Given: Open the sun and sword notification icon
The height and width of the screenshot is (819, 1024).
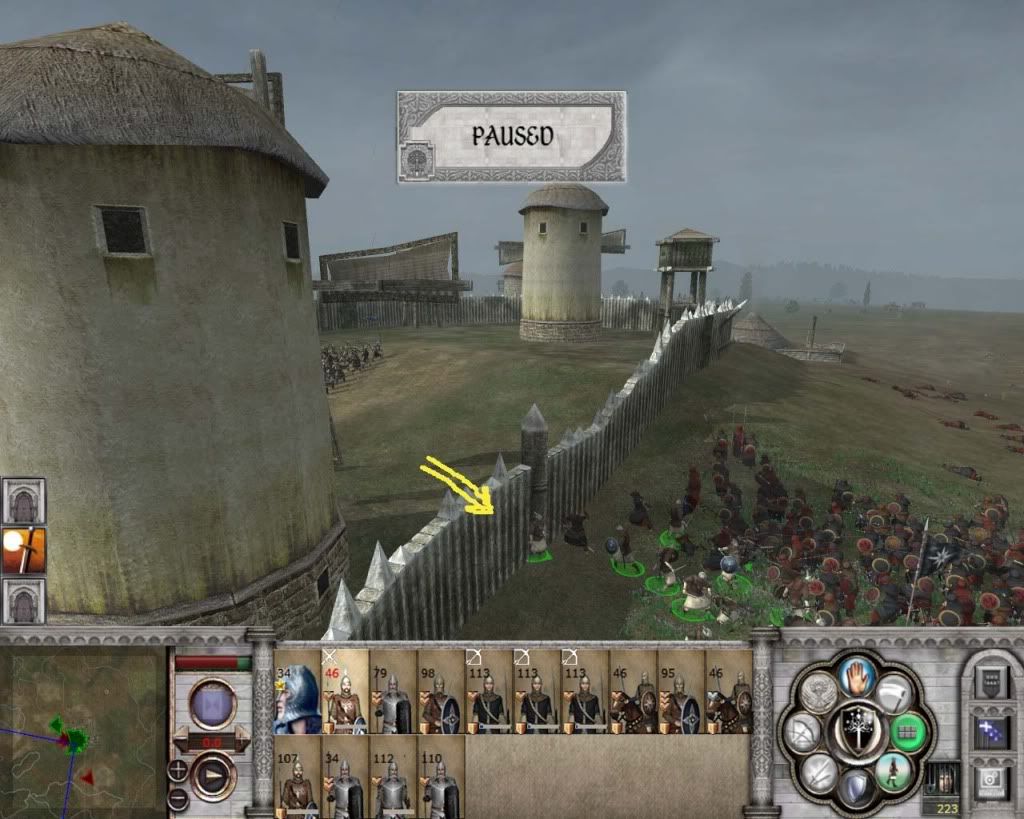Looking at the screenshot, I should [x=23, y=550].
